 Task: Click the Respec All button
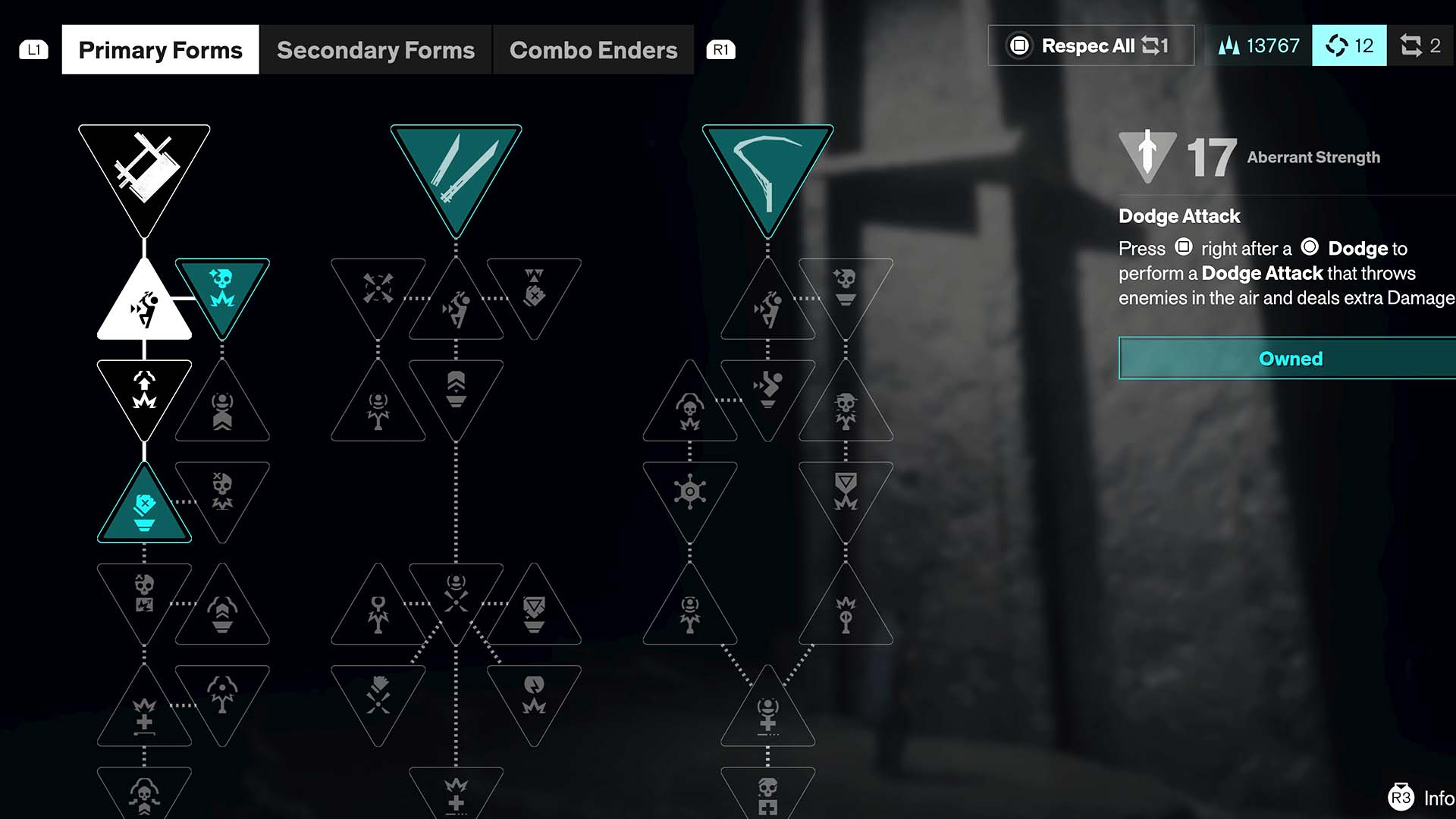pos(1090,45)
